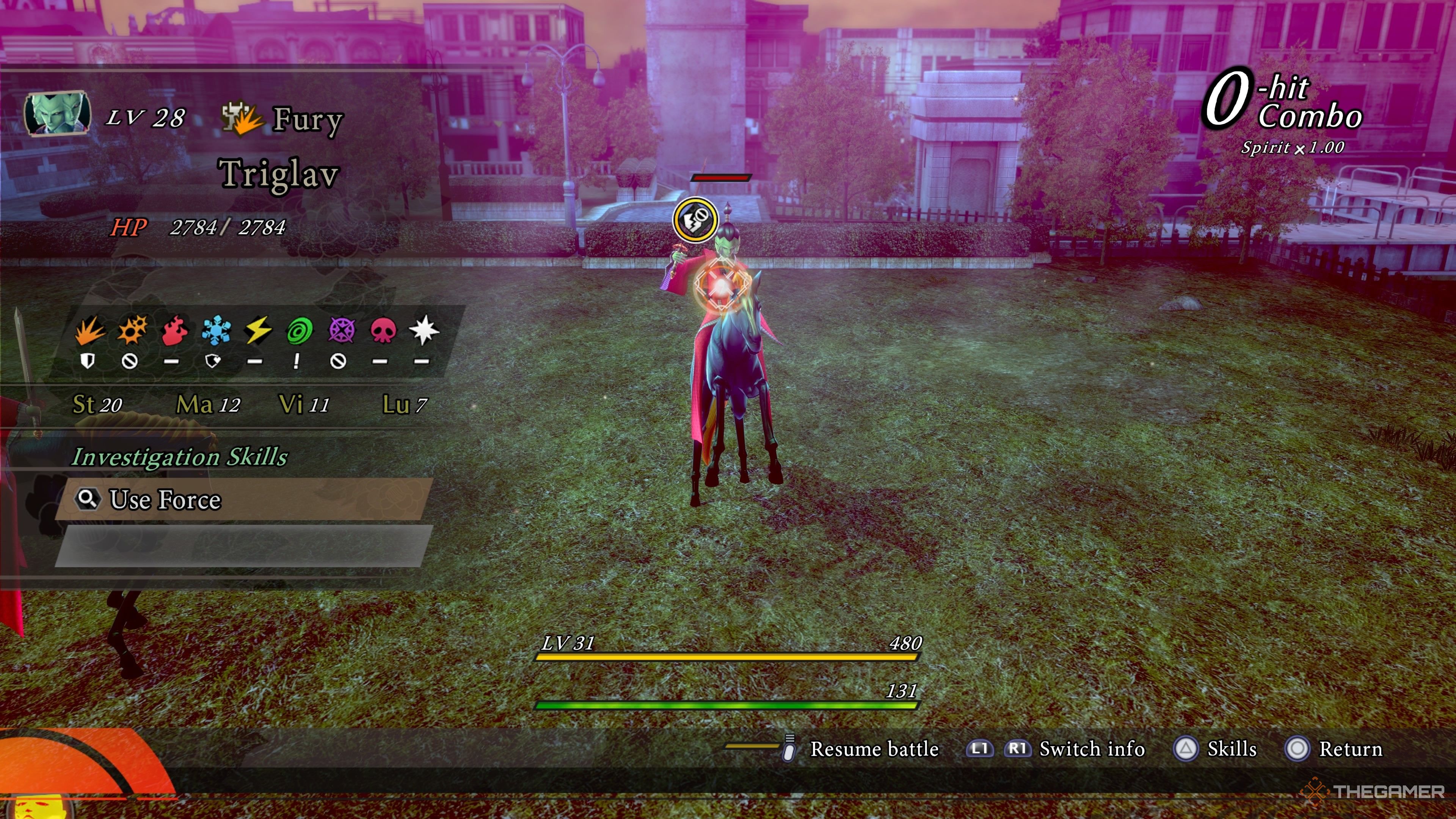Select the purple mind affinity icon

point(341,331)
